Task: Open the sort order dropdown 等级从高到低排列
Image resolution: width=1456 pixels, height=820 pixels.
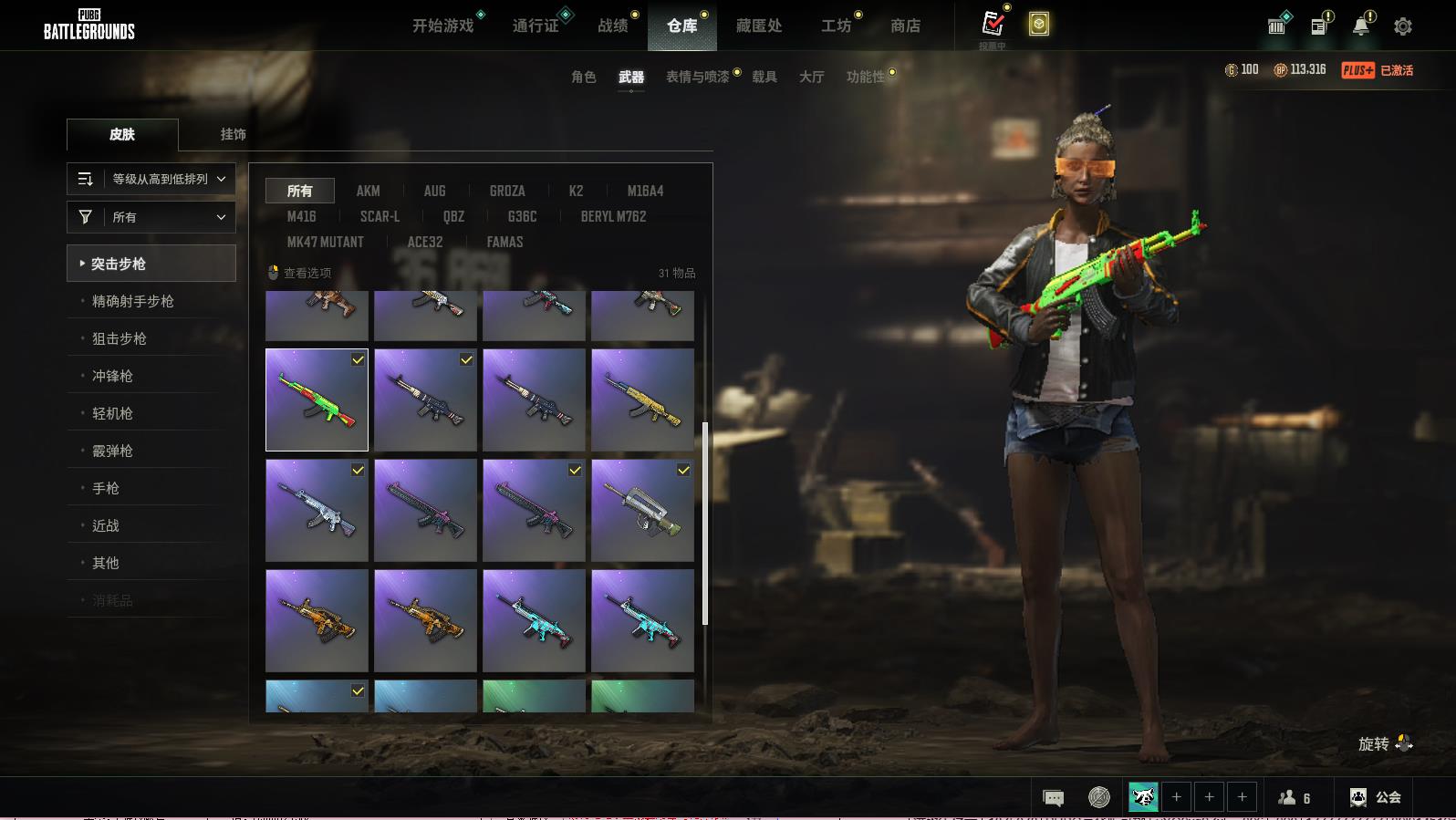Action: pyautogui.click(x=151, y=180)
